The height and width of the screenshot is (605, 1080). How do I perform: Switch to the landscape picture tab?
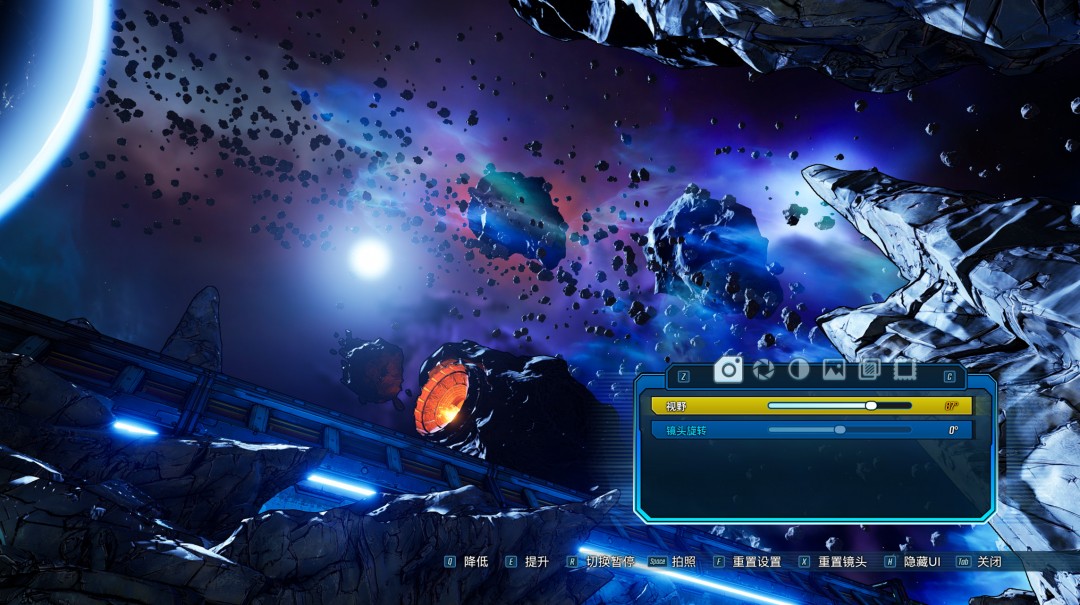click(833, 370)
